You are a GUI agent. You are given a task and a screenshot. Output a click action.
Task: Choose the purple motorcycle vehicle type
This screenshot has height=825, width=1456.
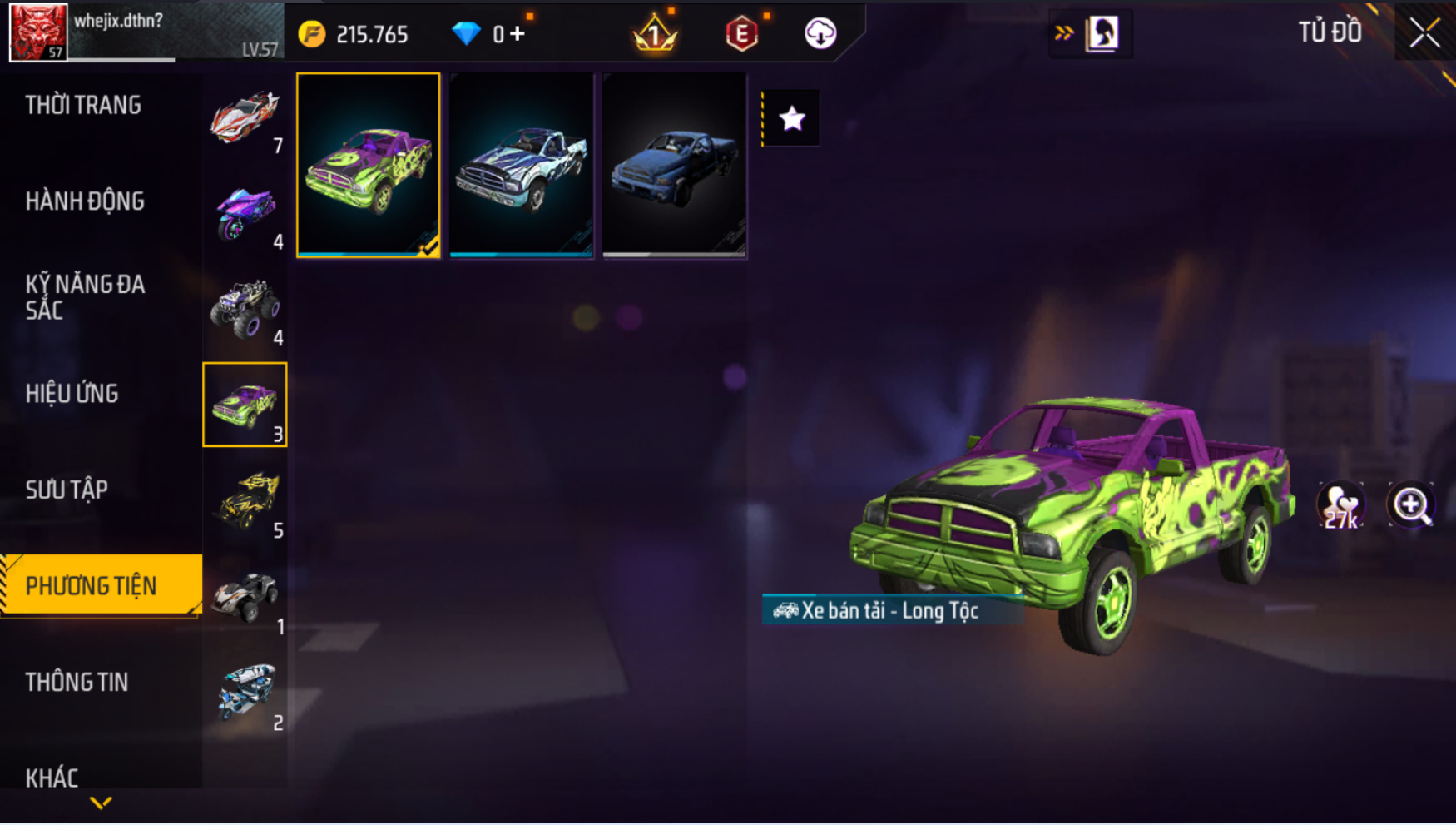(x=245, y=214)
